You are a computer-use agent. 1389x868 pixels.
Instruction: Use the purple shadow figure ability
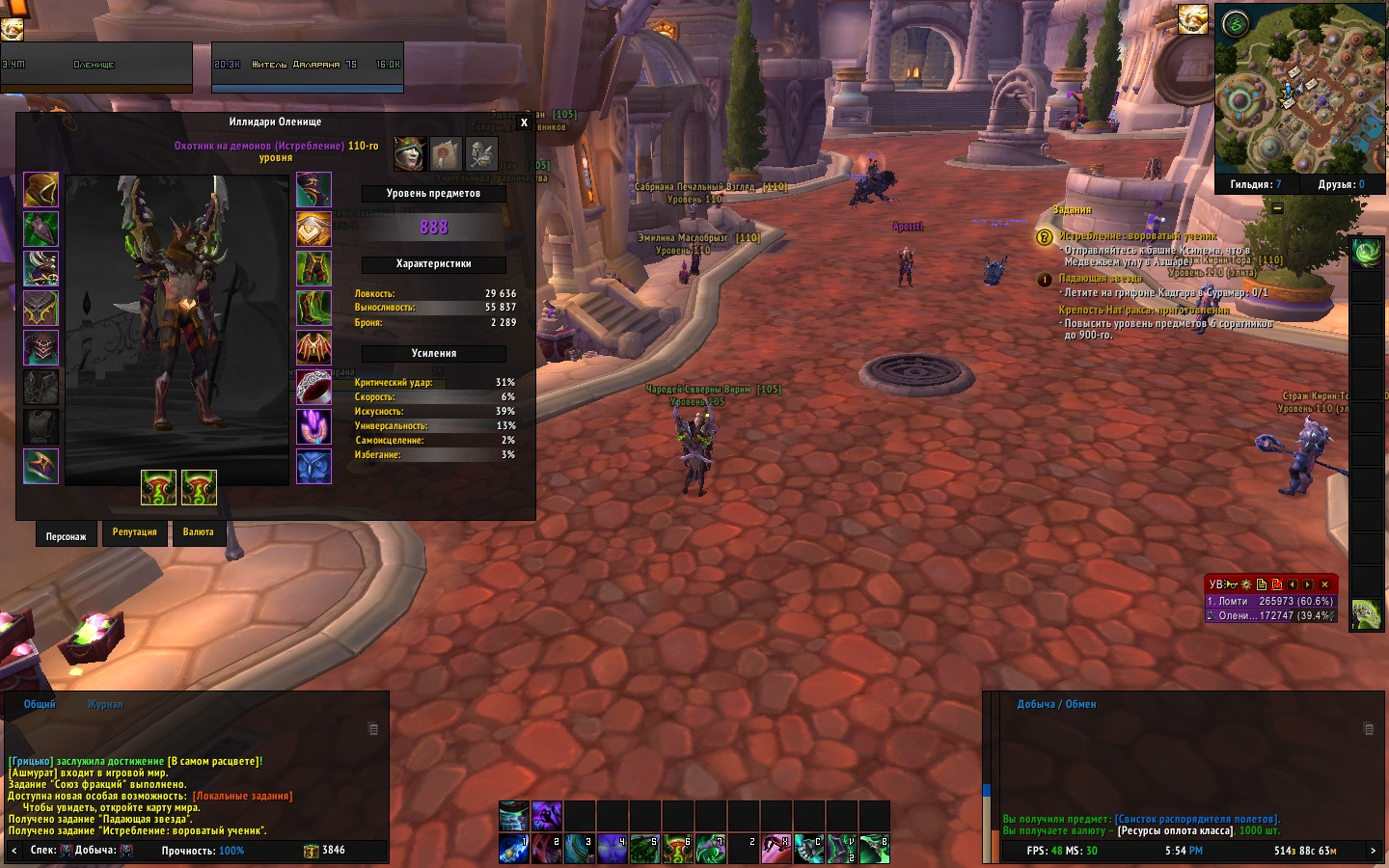547,816
